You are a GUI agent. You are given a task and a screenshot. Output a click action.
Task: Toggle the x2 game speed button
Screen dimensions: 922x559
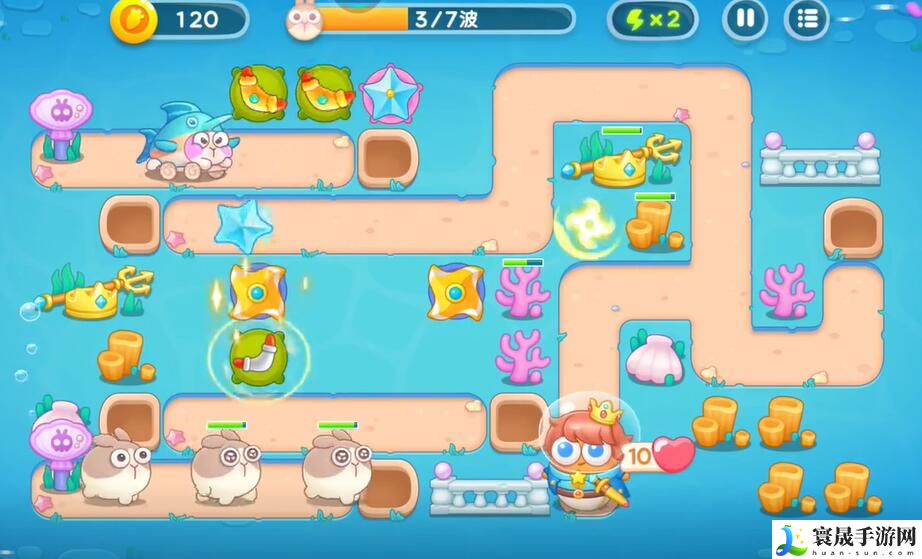[652, 19]
